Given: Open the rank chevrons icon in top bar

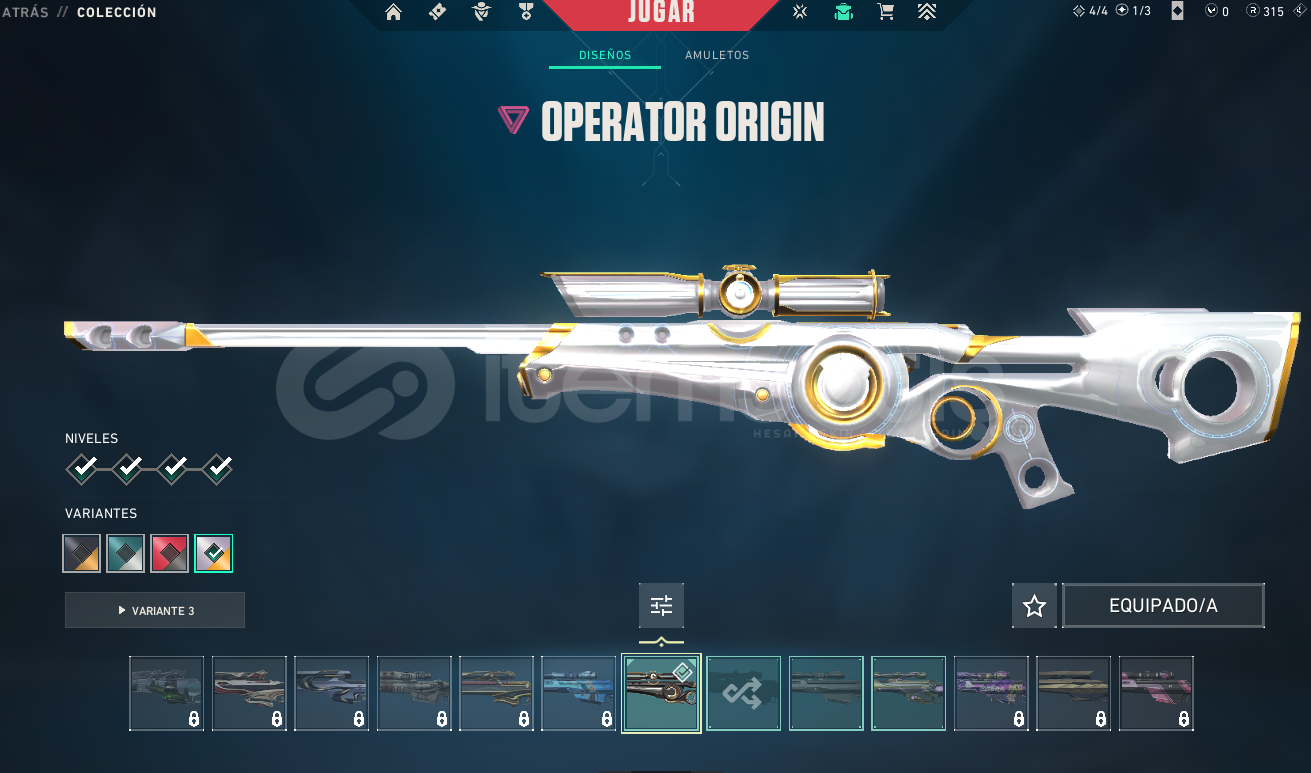Looking at the screenshot, I should coord(926,12).
